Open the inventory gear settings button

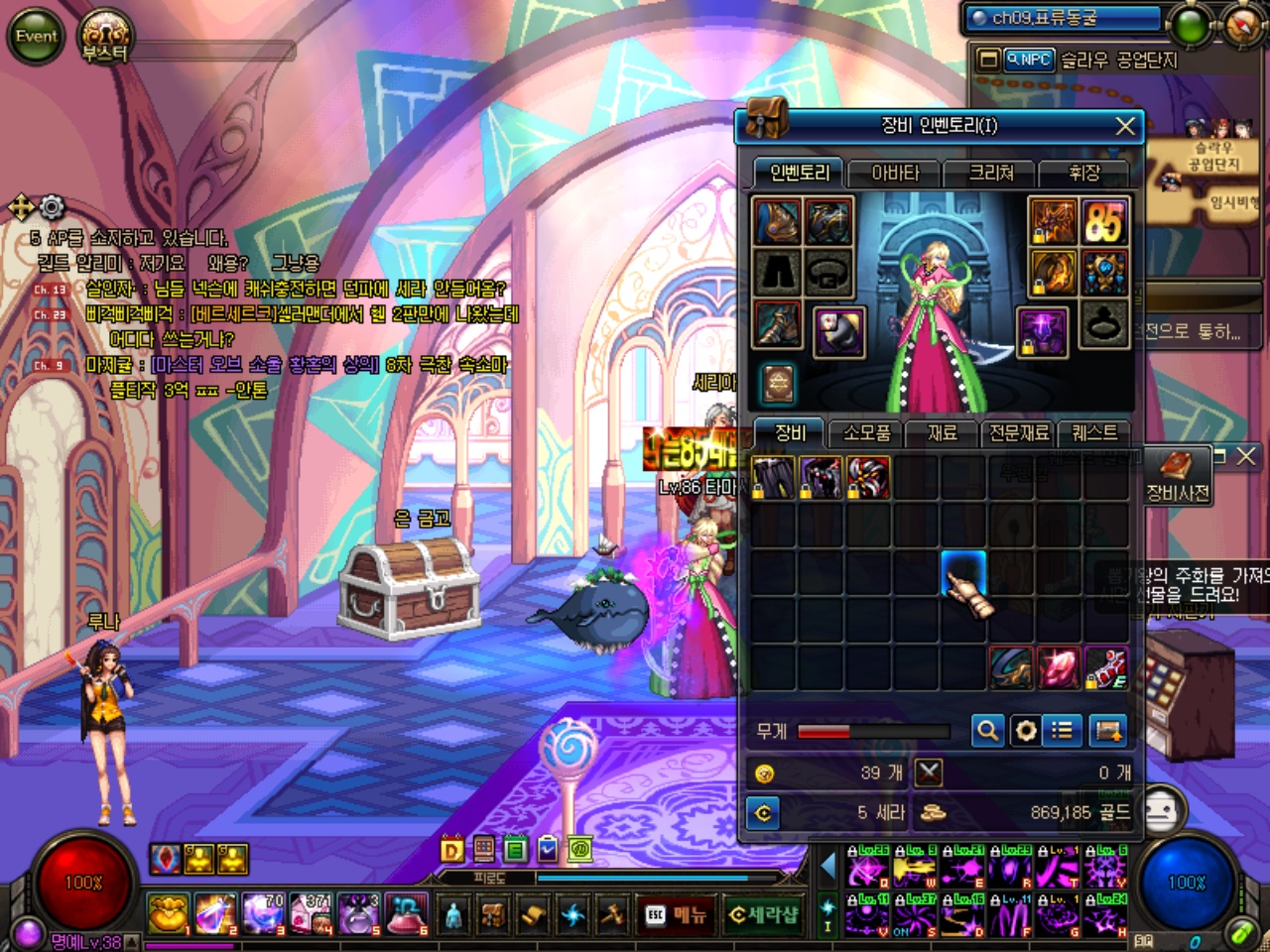point(1025,731)
